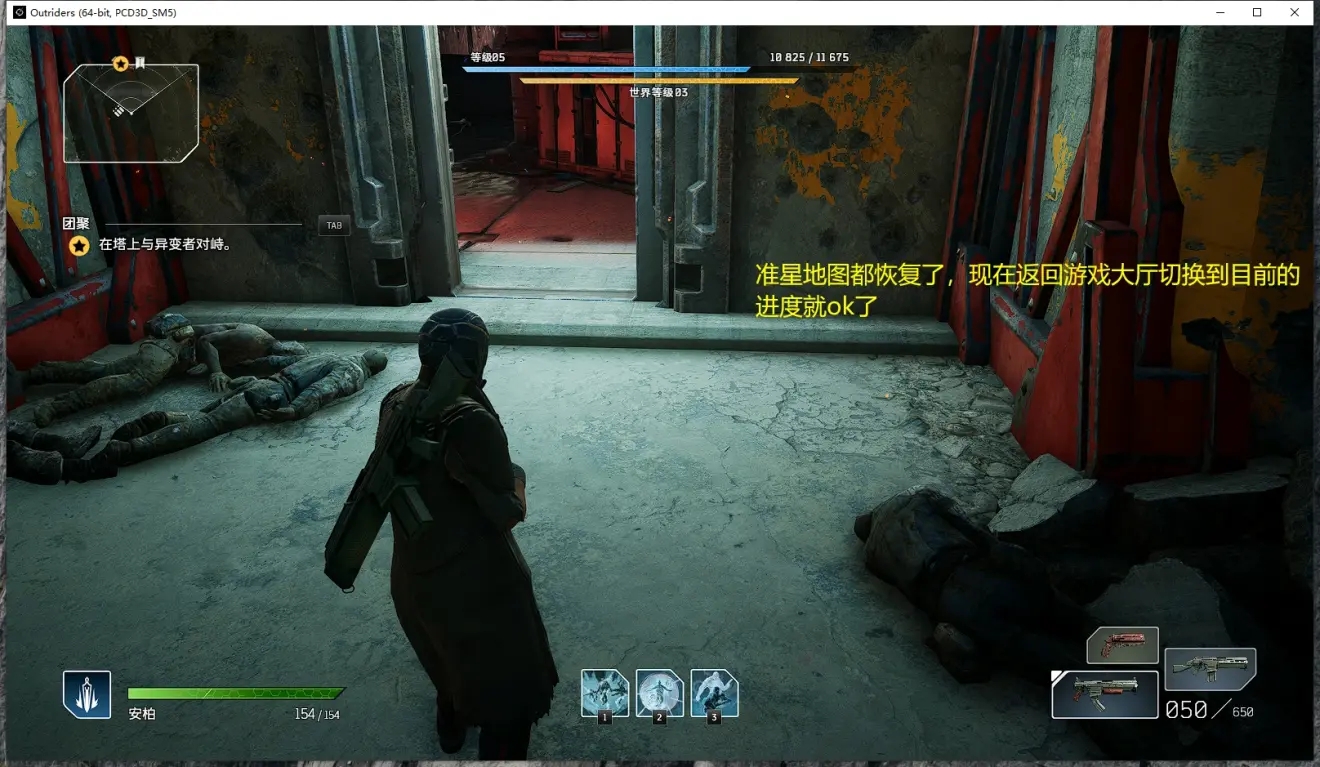The height and width of the screenshot is (767, 1320).
Task: Click the white flag marker above the minimap
Action: click(x=140, y=63)
